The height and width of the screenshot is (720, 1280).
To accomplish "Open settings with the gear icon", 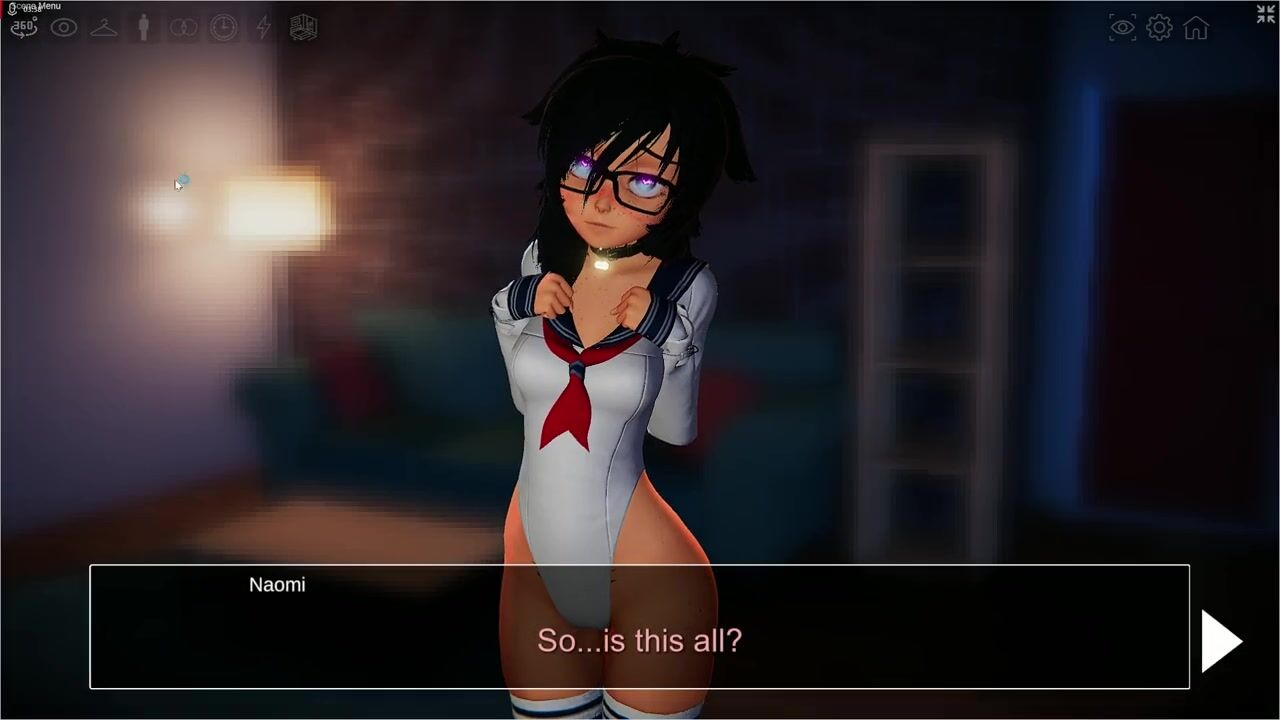I will [x=1159, y=28].
